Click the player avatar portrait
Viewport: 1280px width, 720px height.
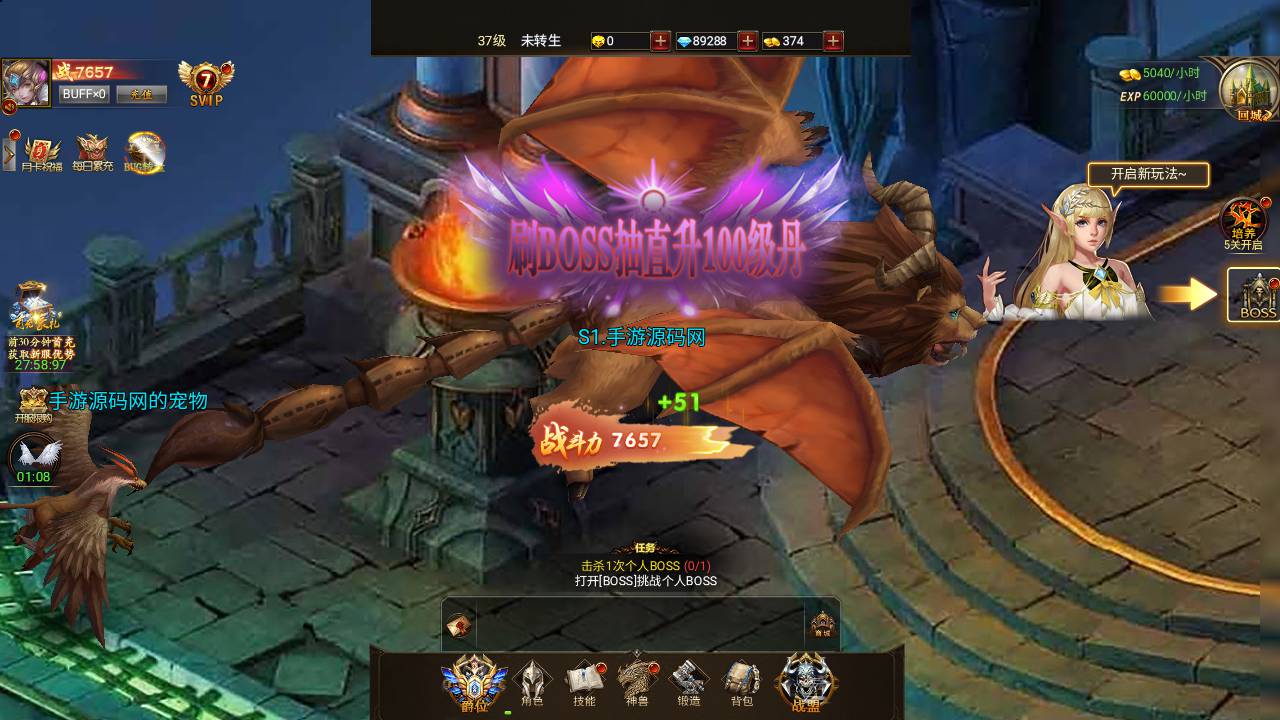(26, 84)
